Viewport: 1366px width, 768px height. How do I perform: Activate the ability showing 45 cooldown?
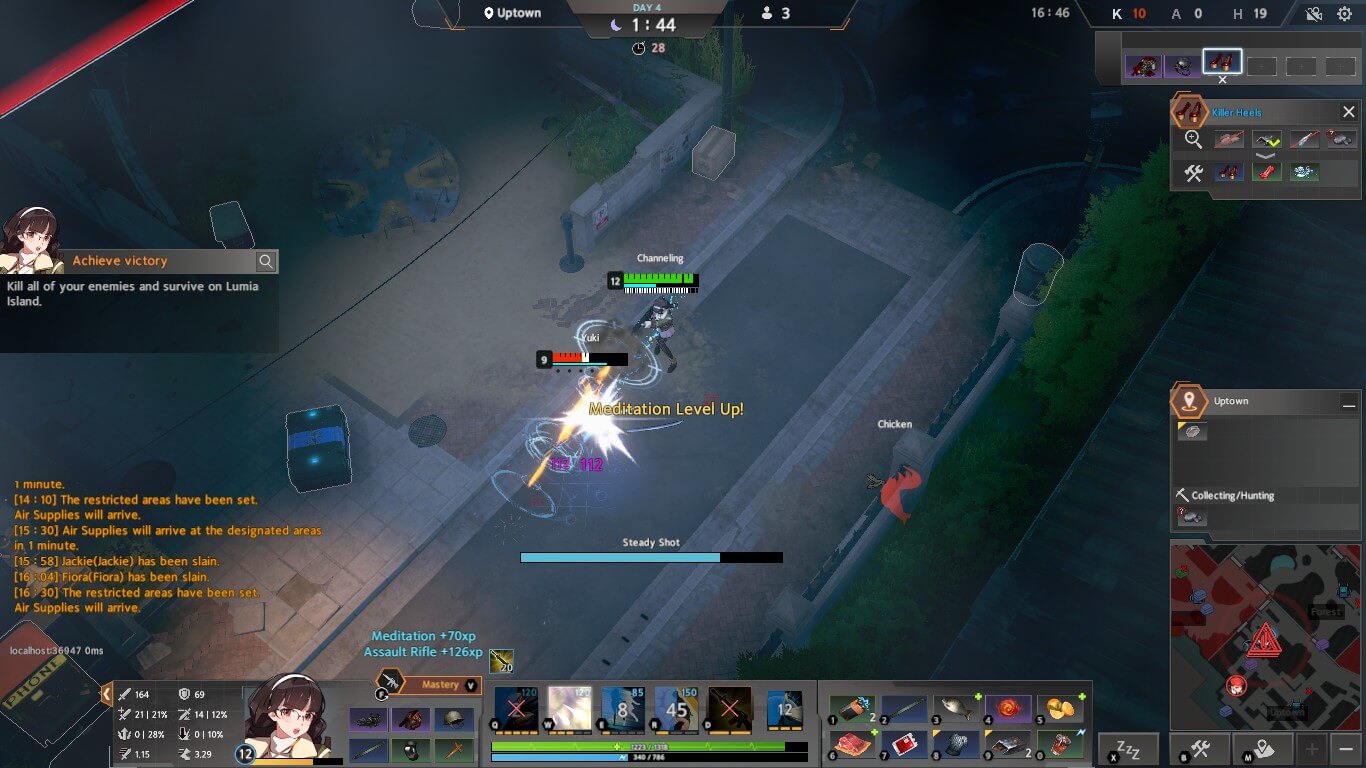676,709
